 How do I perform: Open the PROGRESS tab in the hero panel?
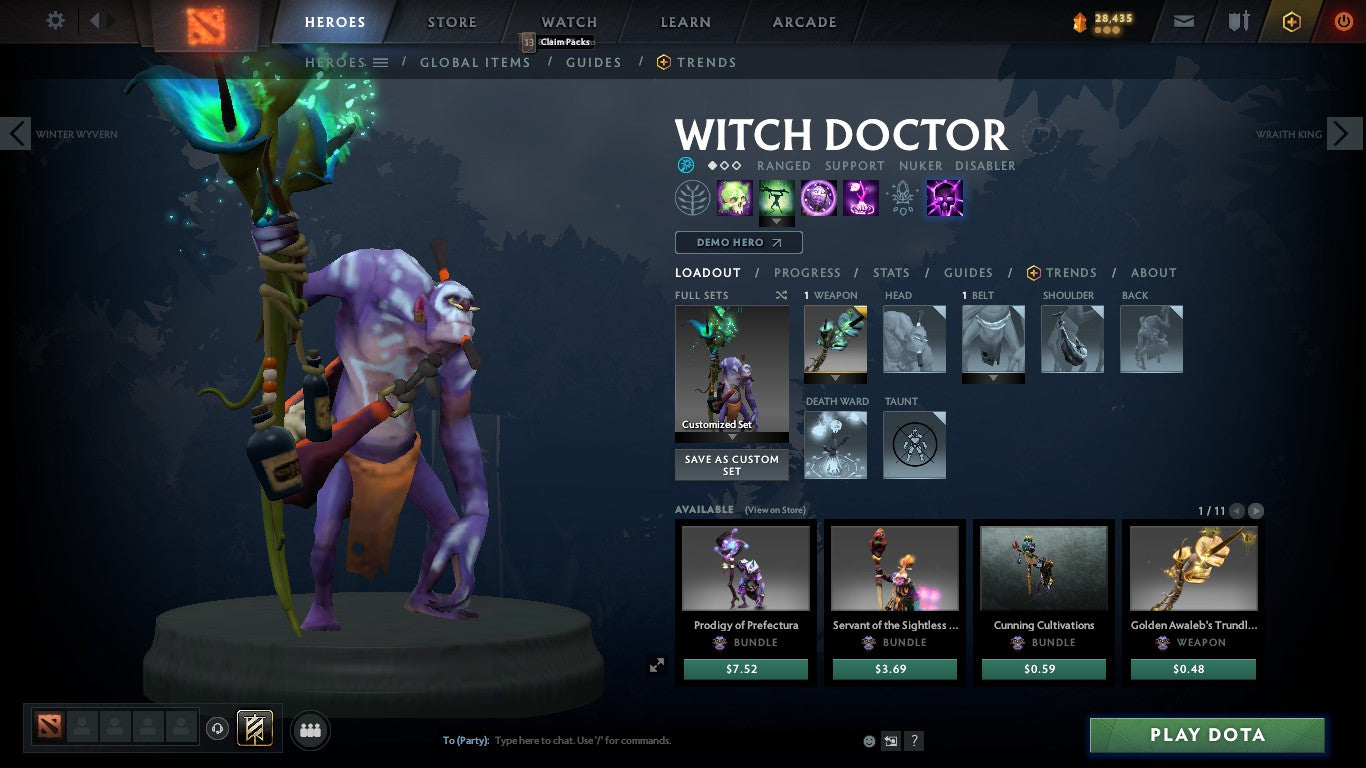[808, 272]
